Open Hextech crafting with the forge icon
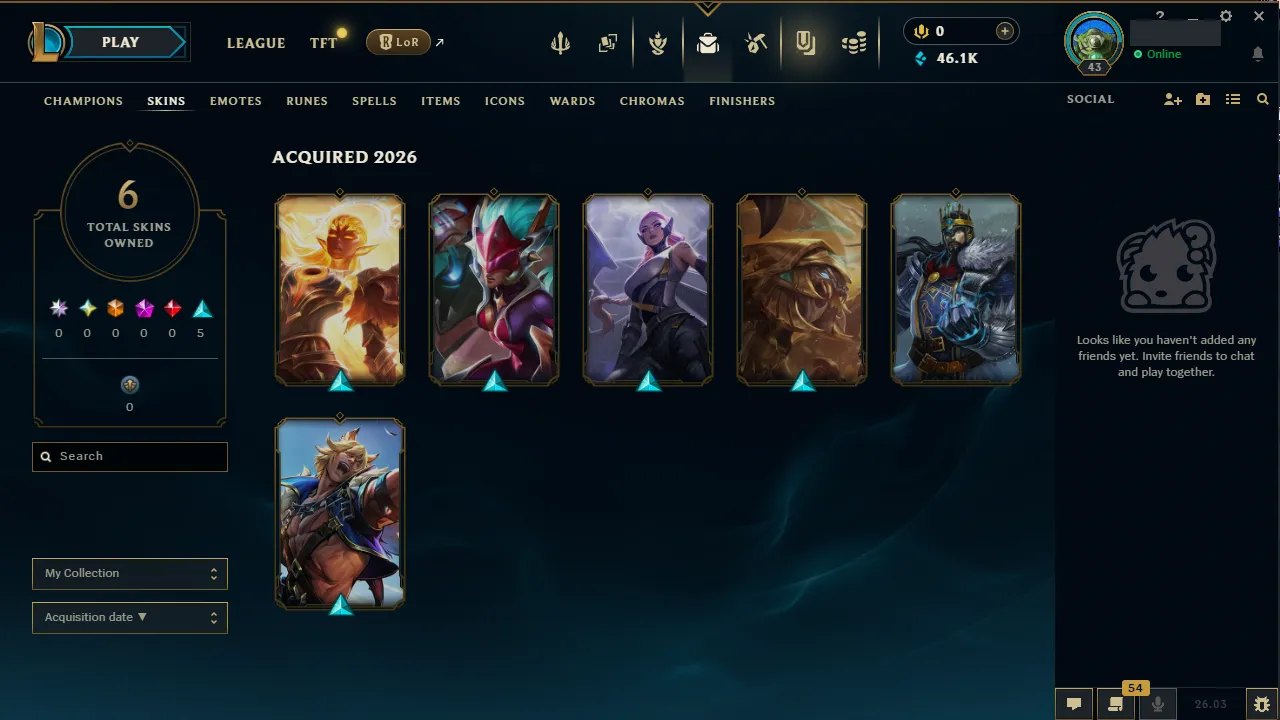Screen dimensions: 1280x720 click(x=756, y=42)
